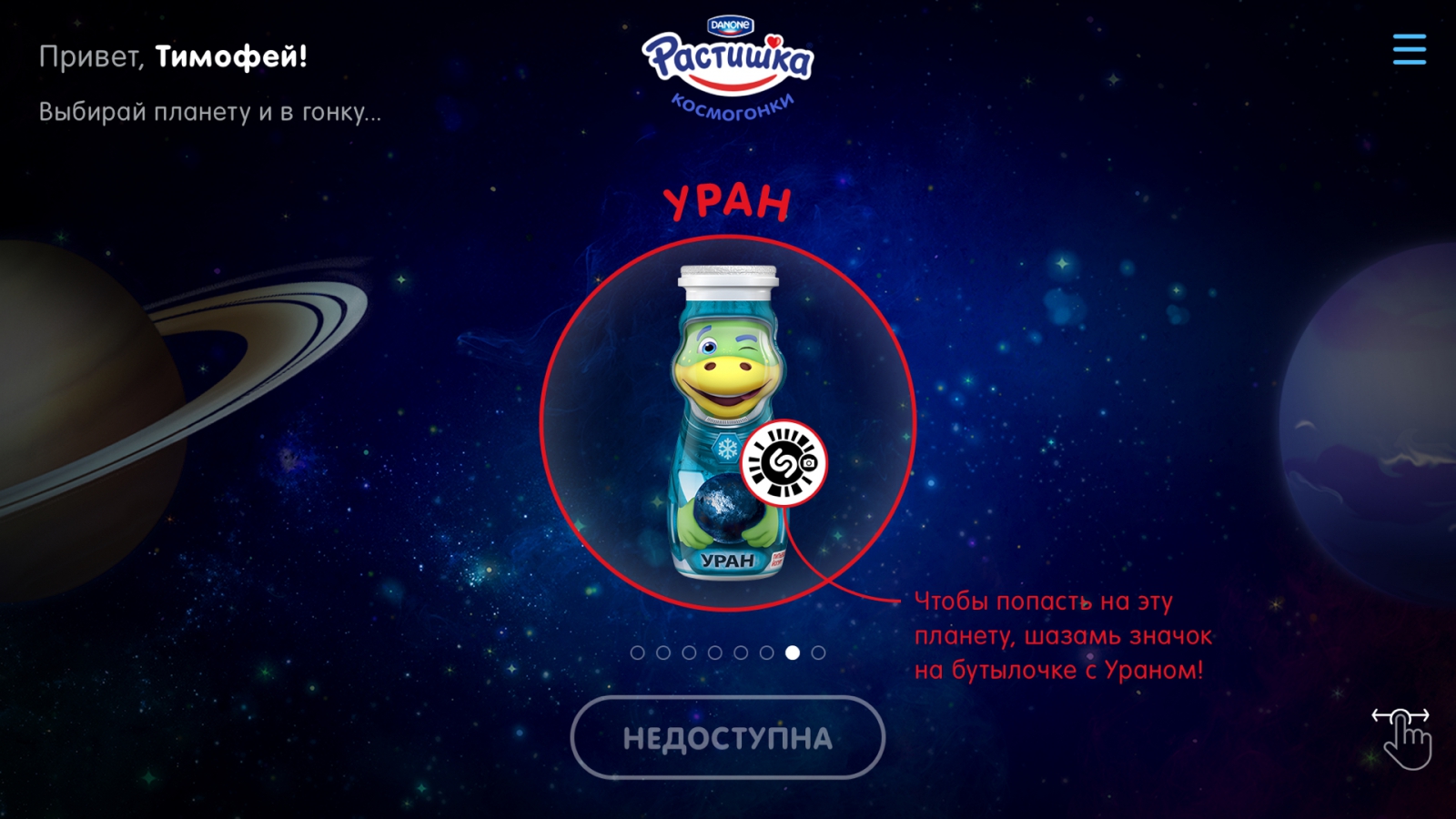This screenshot has width=1456, height=819.
Task: Click the НЕДОСТУПНА button
Action: click(x=727, y=738)
